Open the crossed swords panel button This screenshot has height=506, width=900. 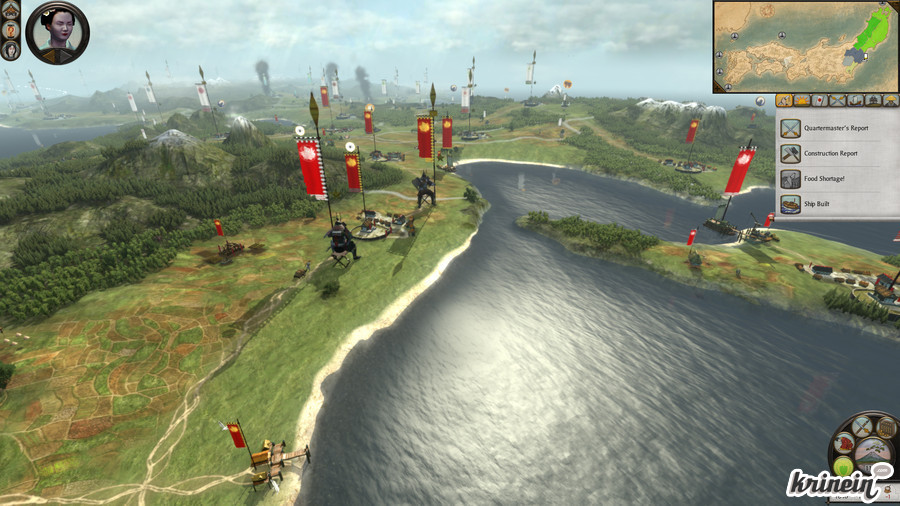coord(861,427)
